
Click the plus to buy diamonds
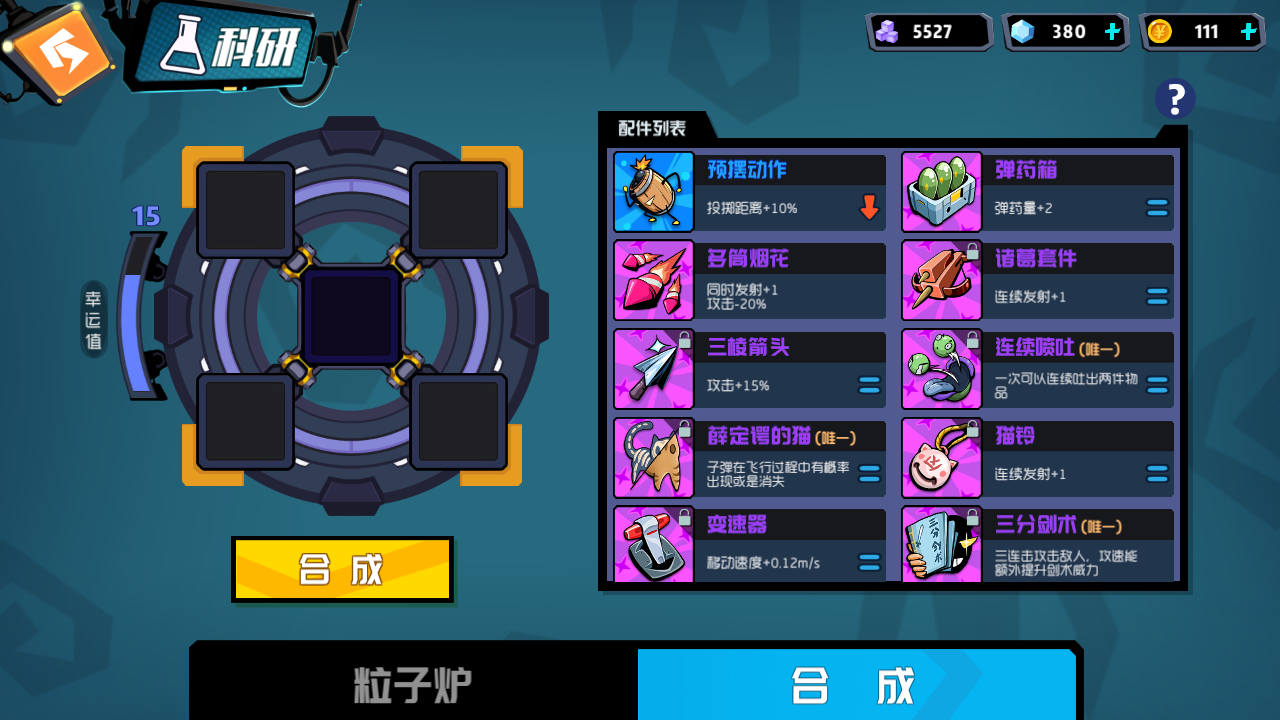click(x=1110, y=31)
